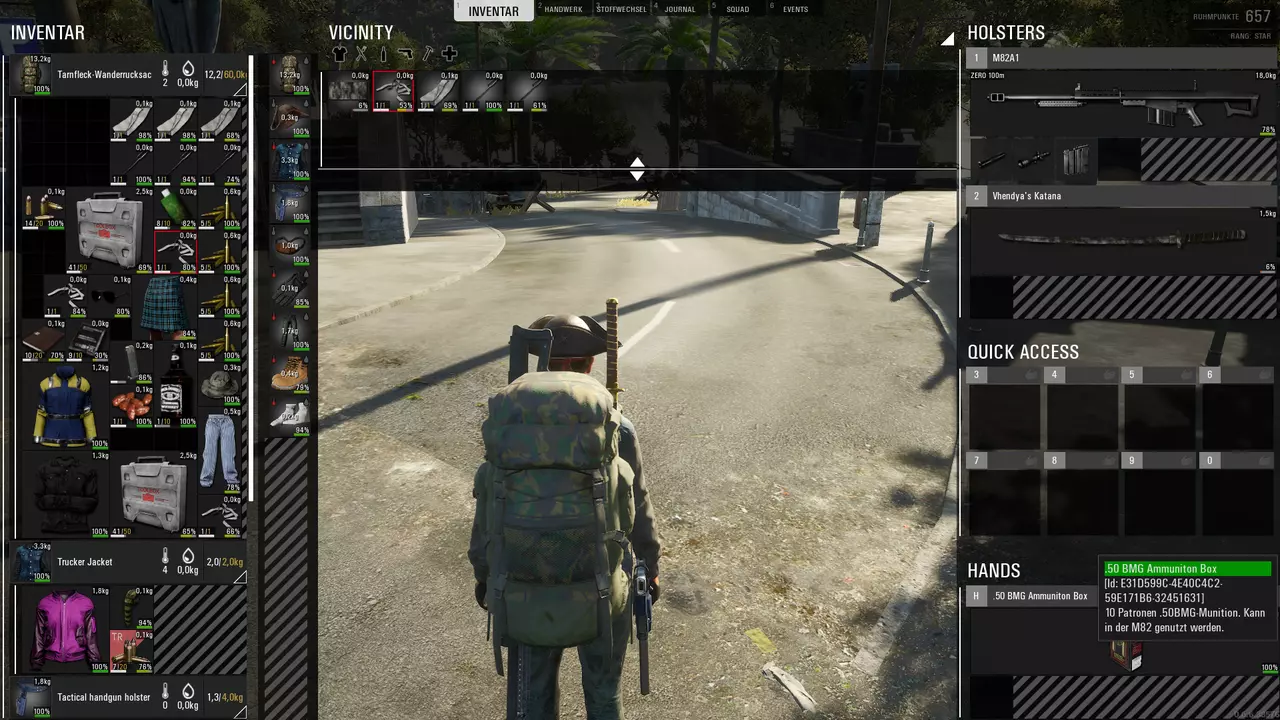1280x720 pixels.
Task: Click the Trucker Jacket container header
Action: [85, 562]
